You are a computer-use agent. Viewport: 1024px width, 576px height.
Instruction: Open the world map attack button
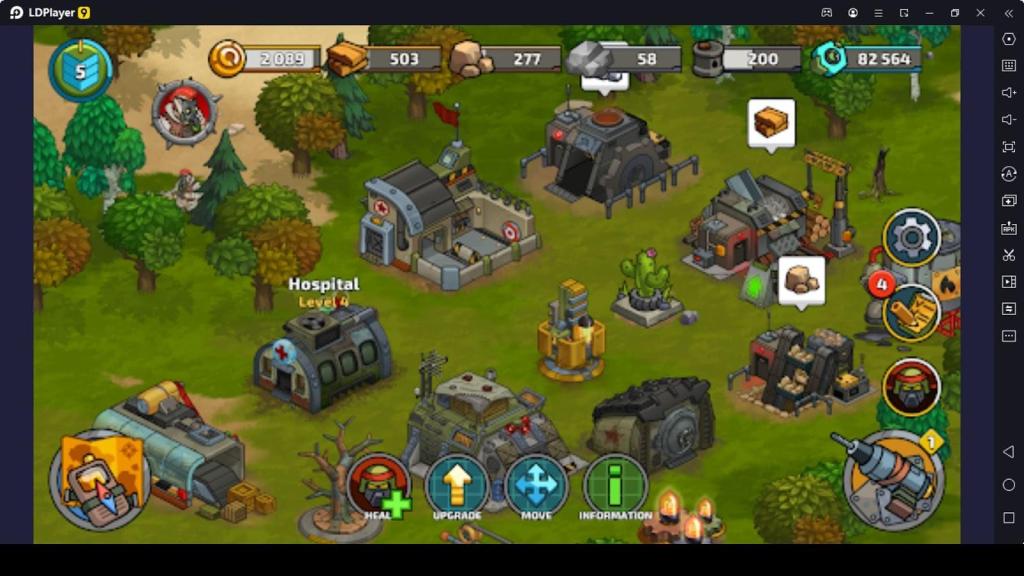click(99, 480)
